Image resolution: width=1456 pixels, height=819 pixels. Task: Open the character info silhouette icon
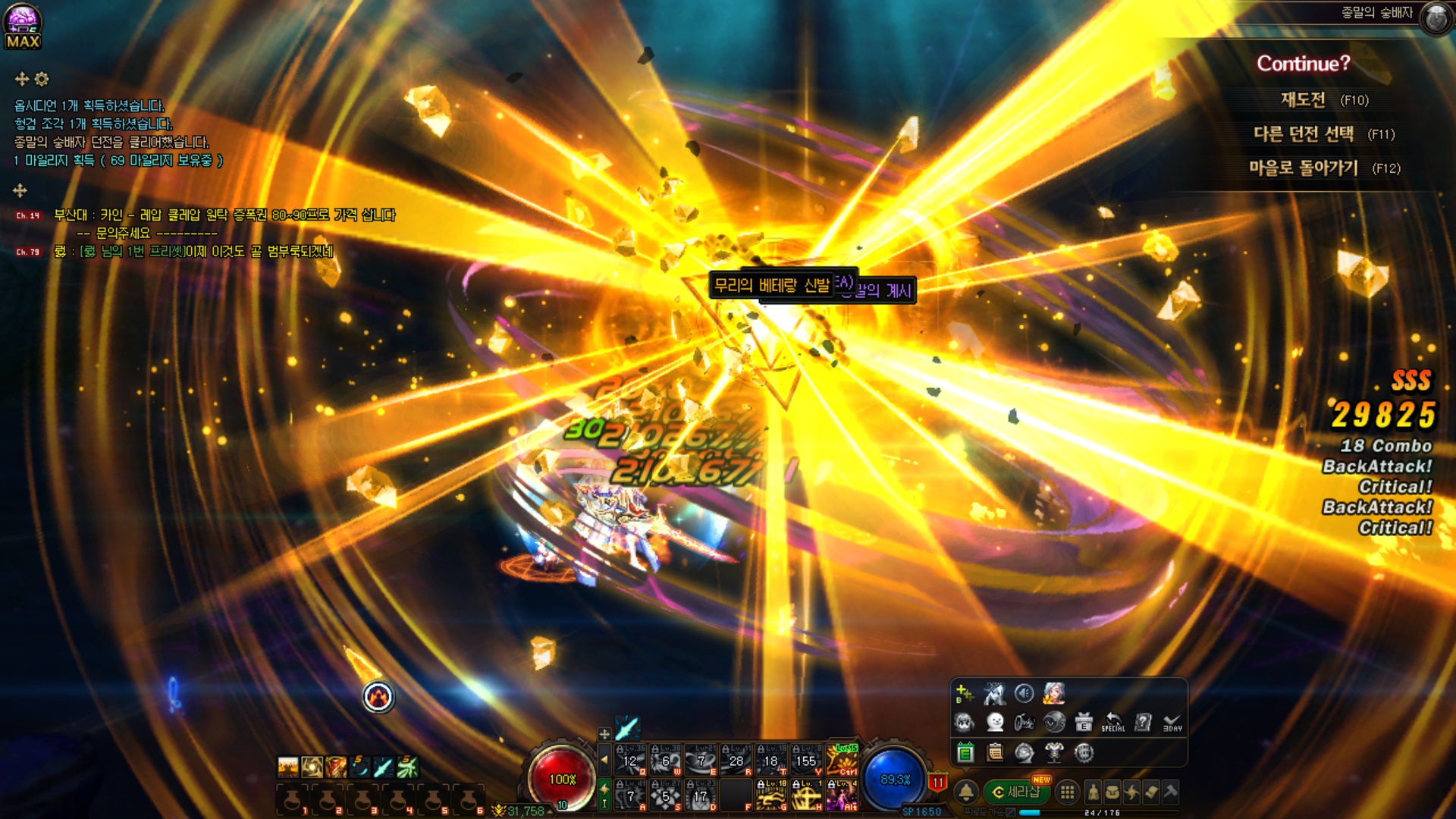[x=1093, y=792]
